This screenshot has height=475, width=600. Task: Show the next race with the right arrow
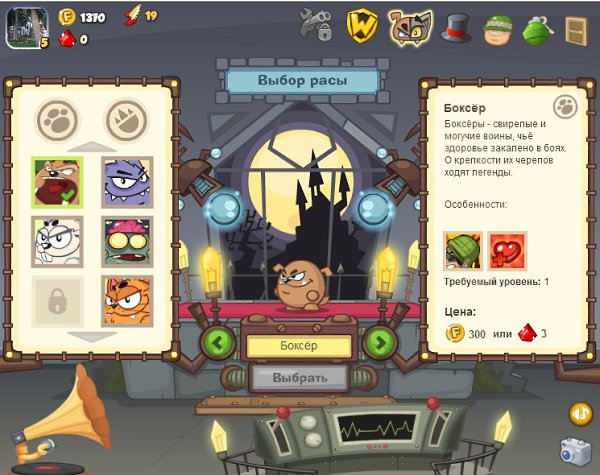379,342
